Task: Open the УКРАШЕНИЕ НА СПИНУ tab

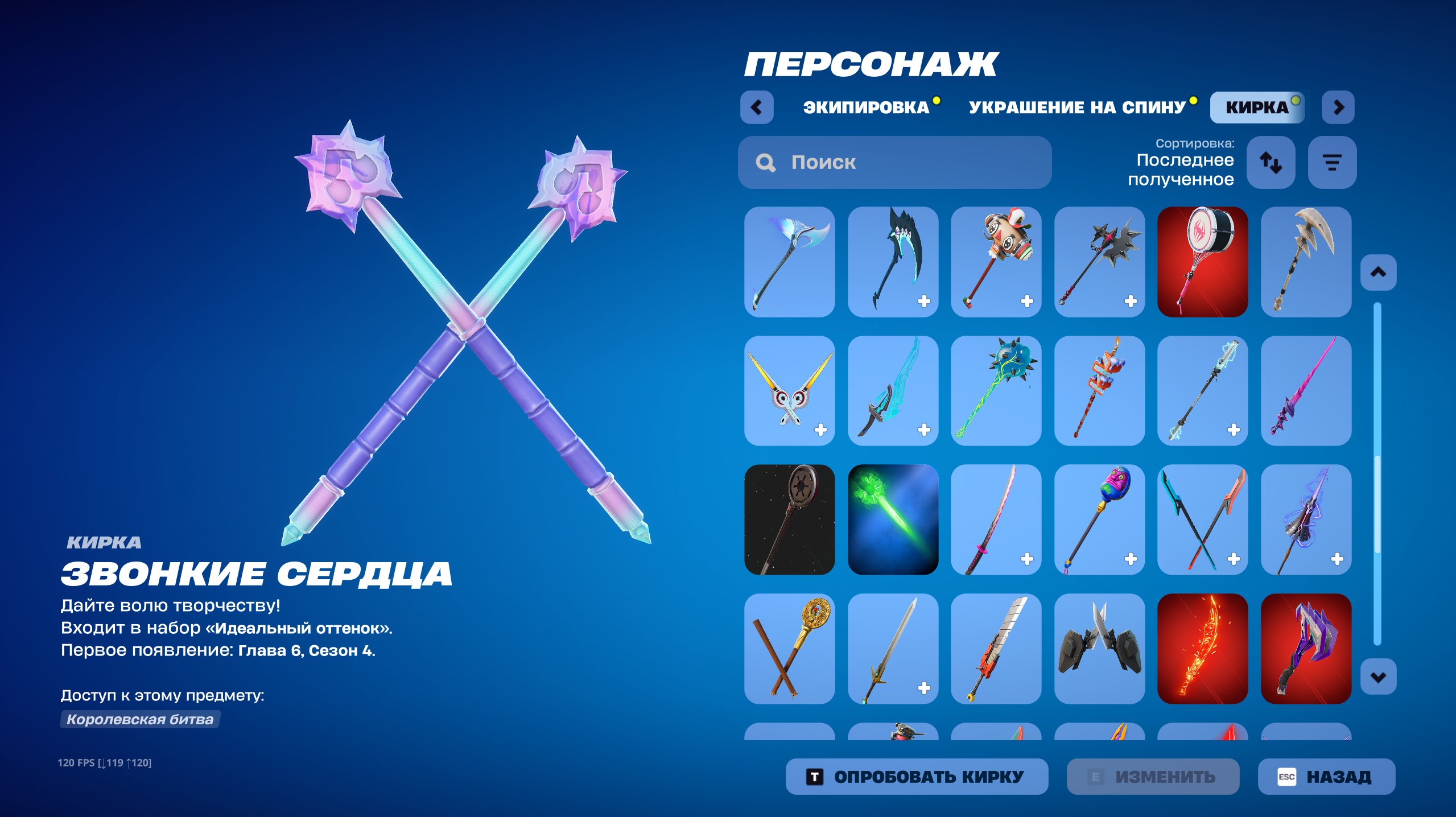Action: point(1078,107)
